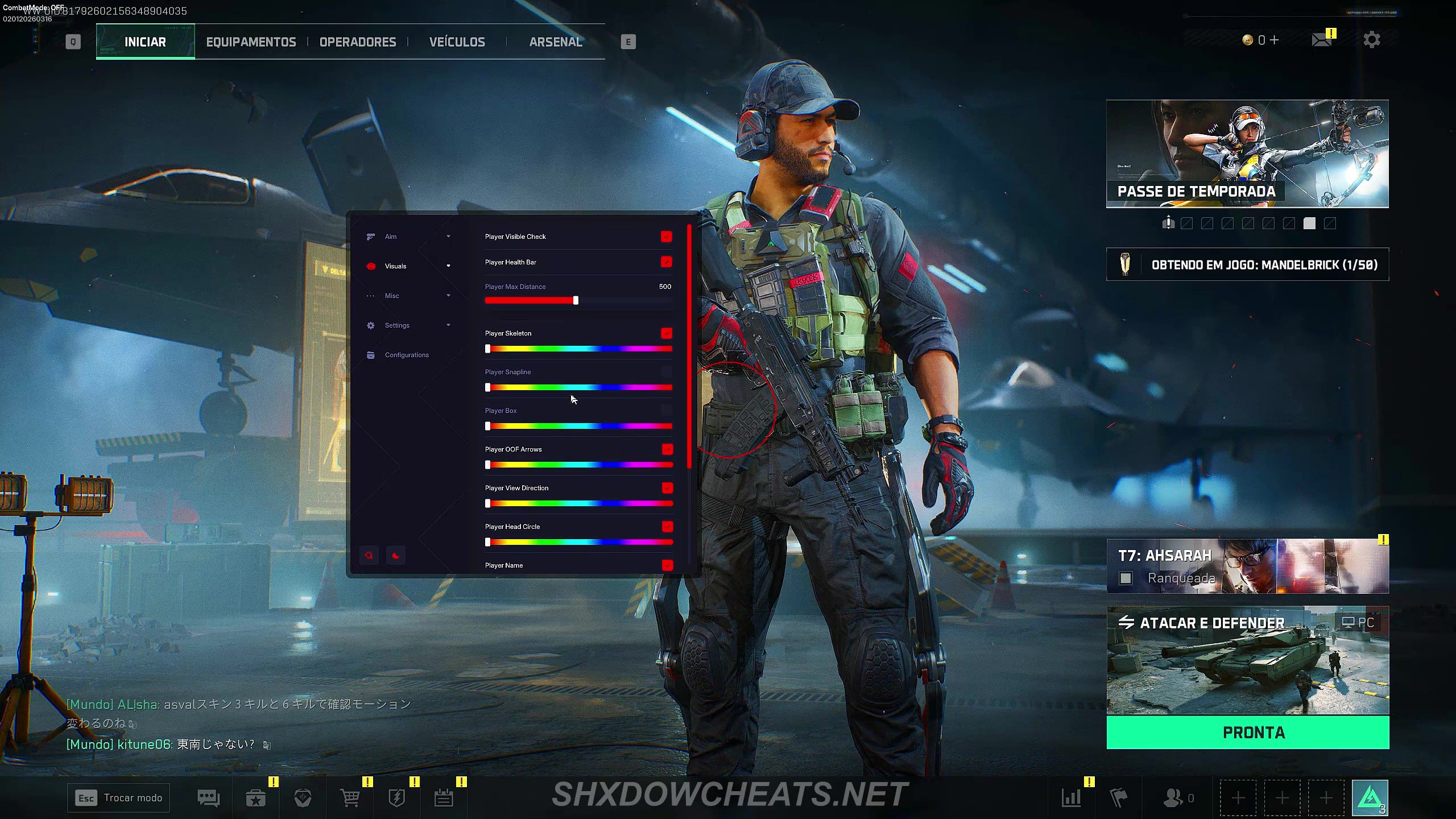Enable the Player Snapline checkbox

pos(666,371)
